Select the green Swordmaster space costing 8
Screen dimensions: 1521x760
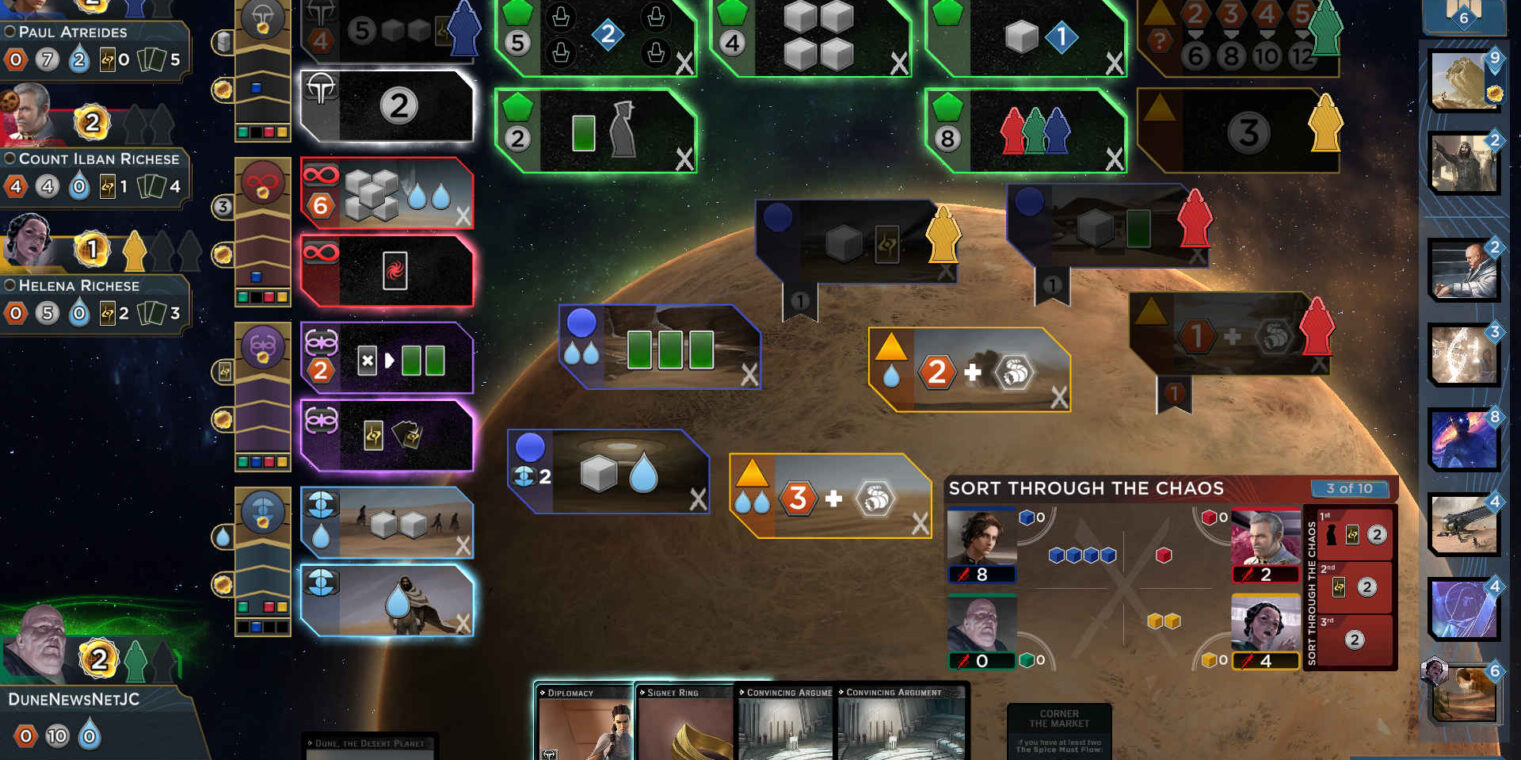click(1025, 130)
